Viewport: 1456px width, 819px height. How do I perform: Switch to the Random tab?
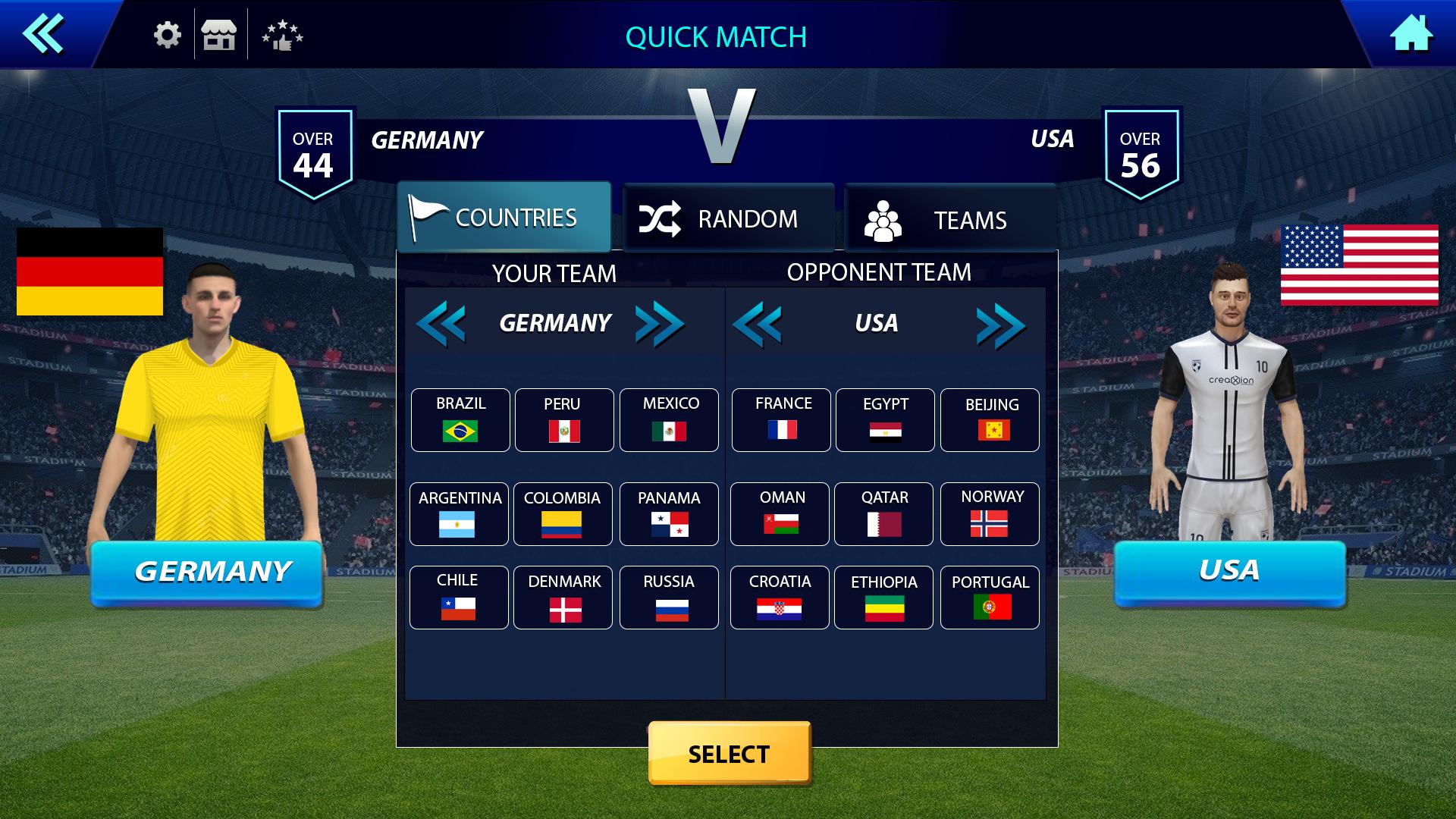coord(730,218)
